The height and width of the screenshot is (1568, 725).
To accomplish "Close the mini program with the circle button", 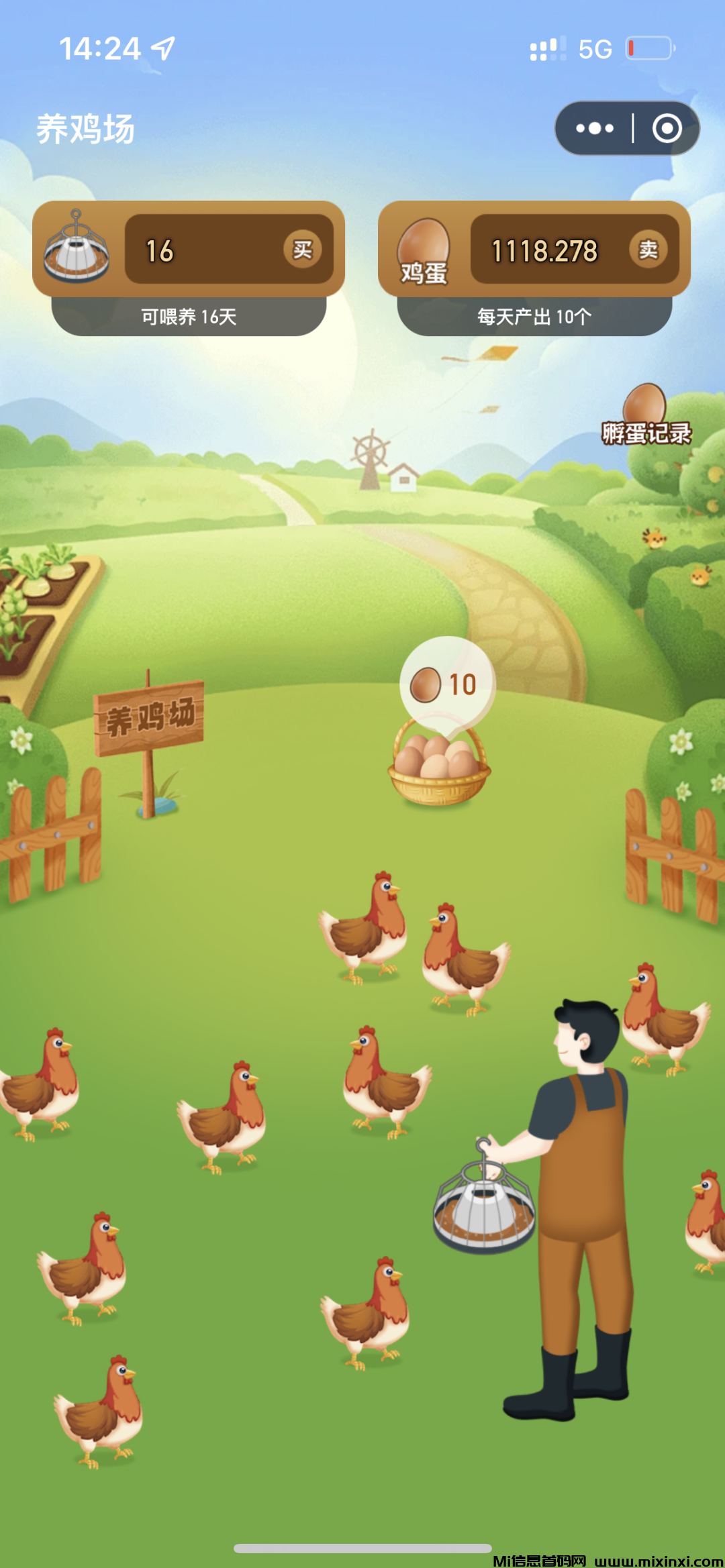I will (x=667, y=128).
